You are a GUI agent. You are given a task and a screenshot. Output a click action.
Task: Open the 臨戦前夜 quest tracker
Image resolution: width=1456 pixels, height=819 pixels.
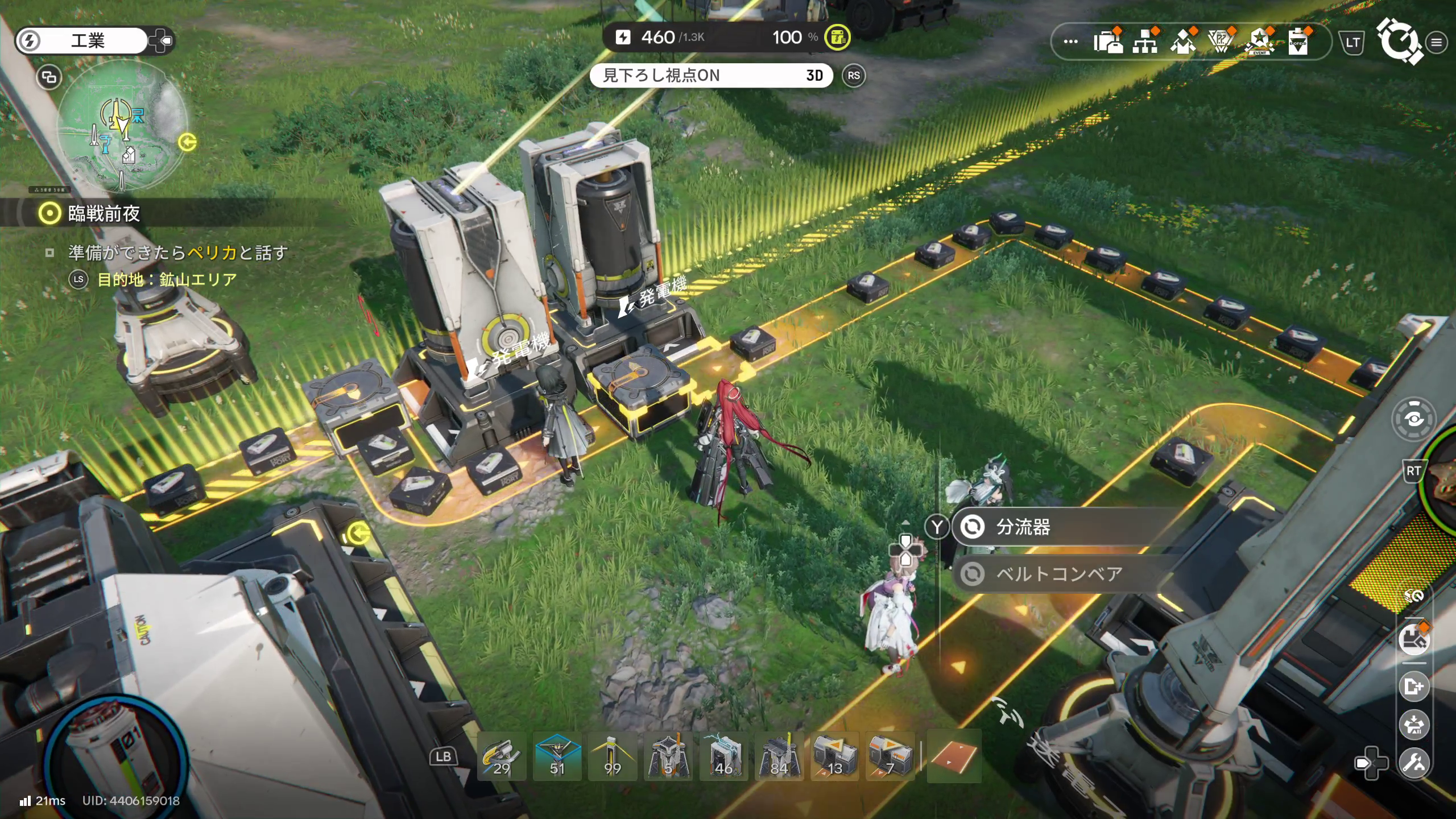[104, 214]
